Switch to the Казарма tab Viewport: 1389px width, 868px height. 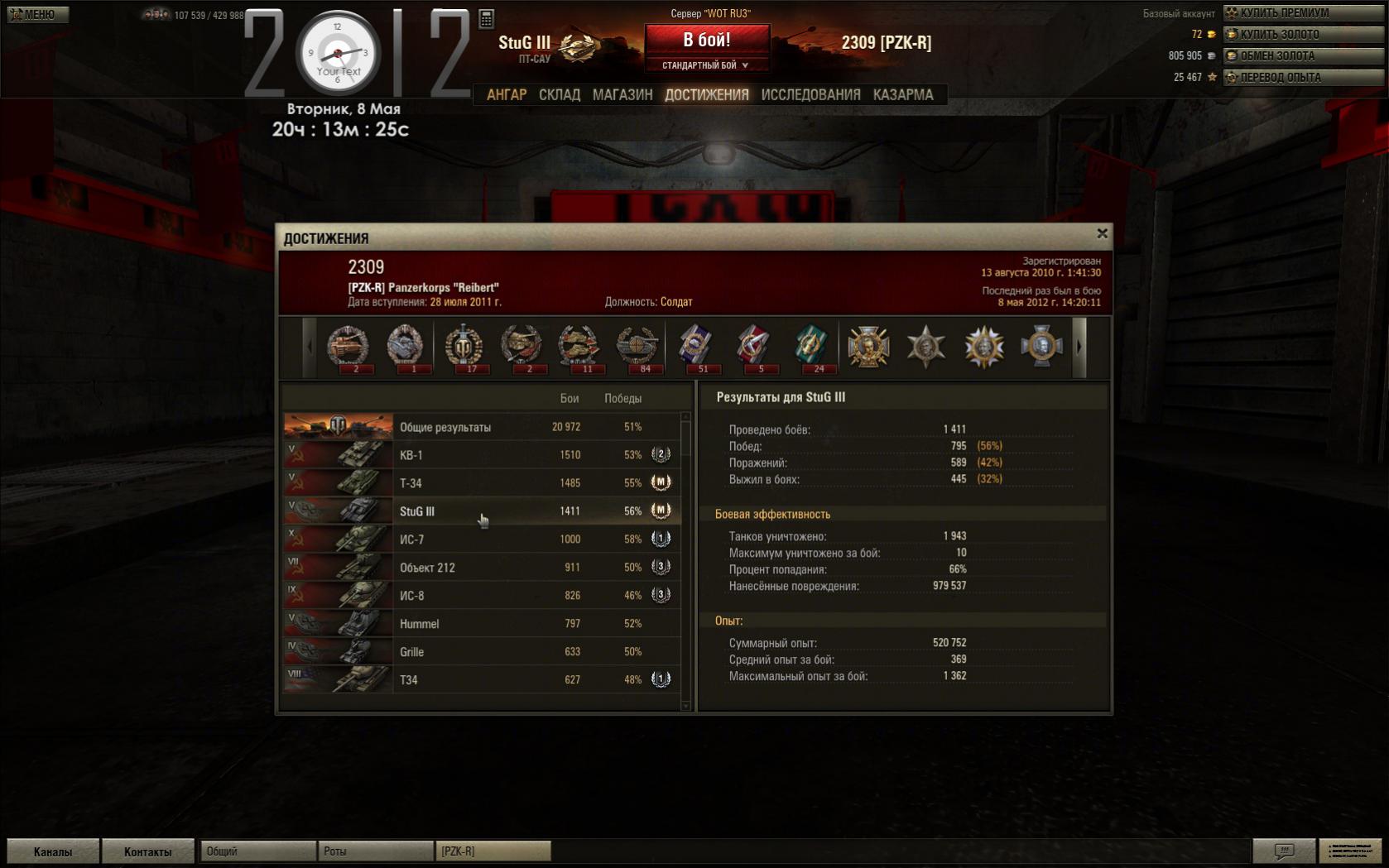coord(902,95)
